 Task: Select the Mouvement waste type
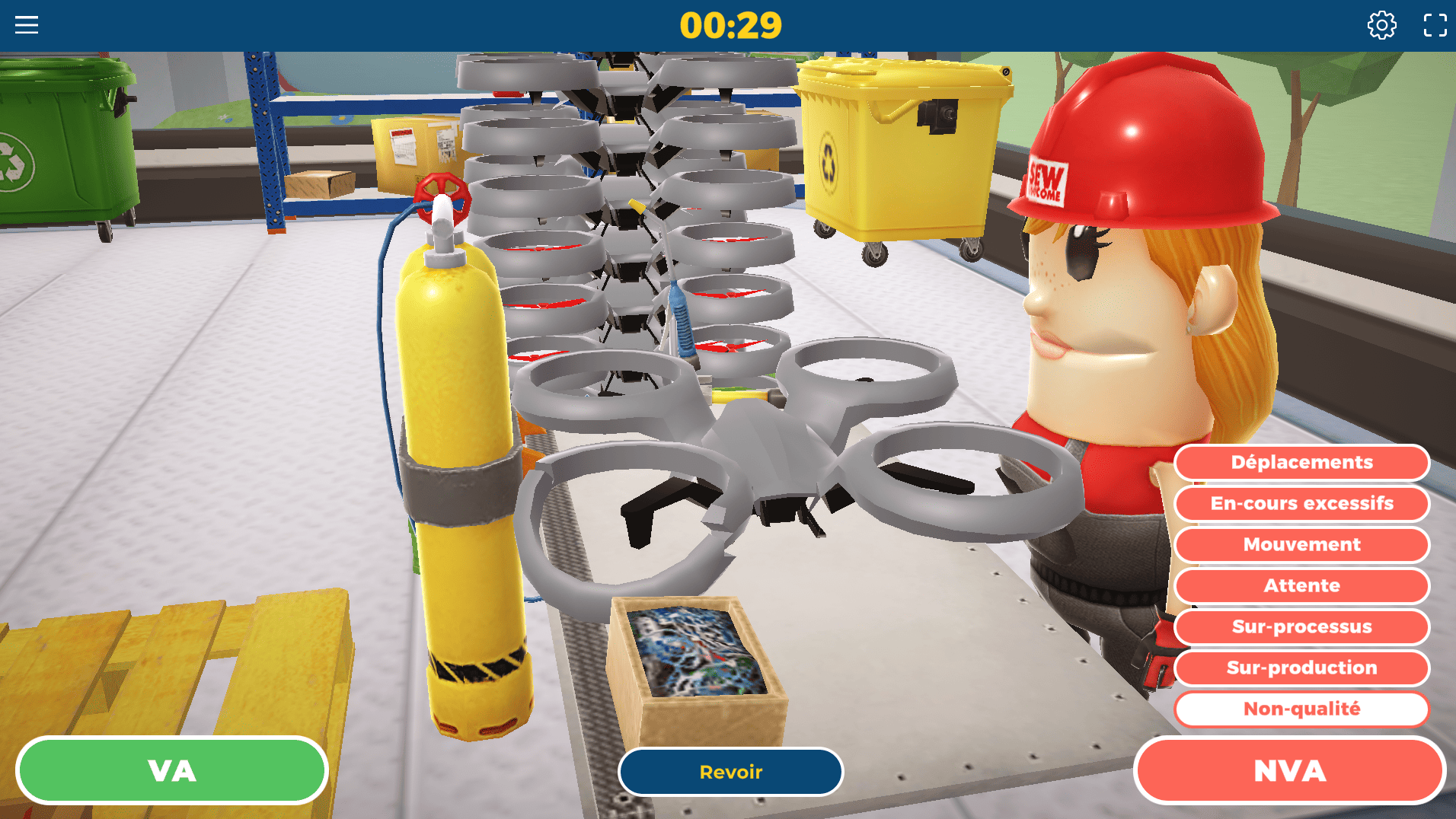coord(1301,545)
